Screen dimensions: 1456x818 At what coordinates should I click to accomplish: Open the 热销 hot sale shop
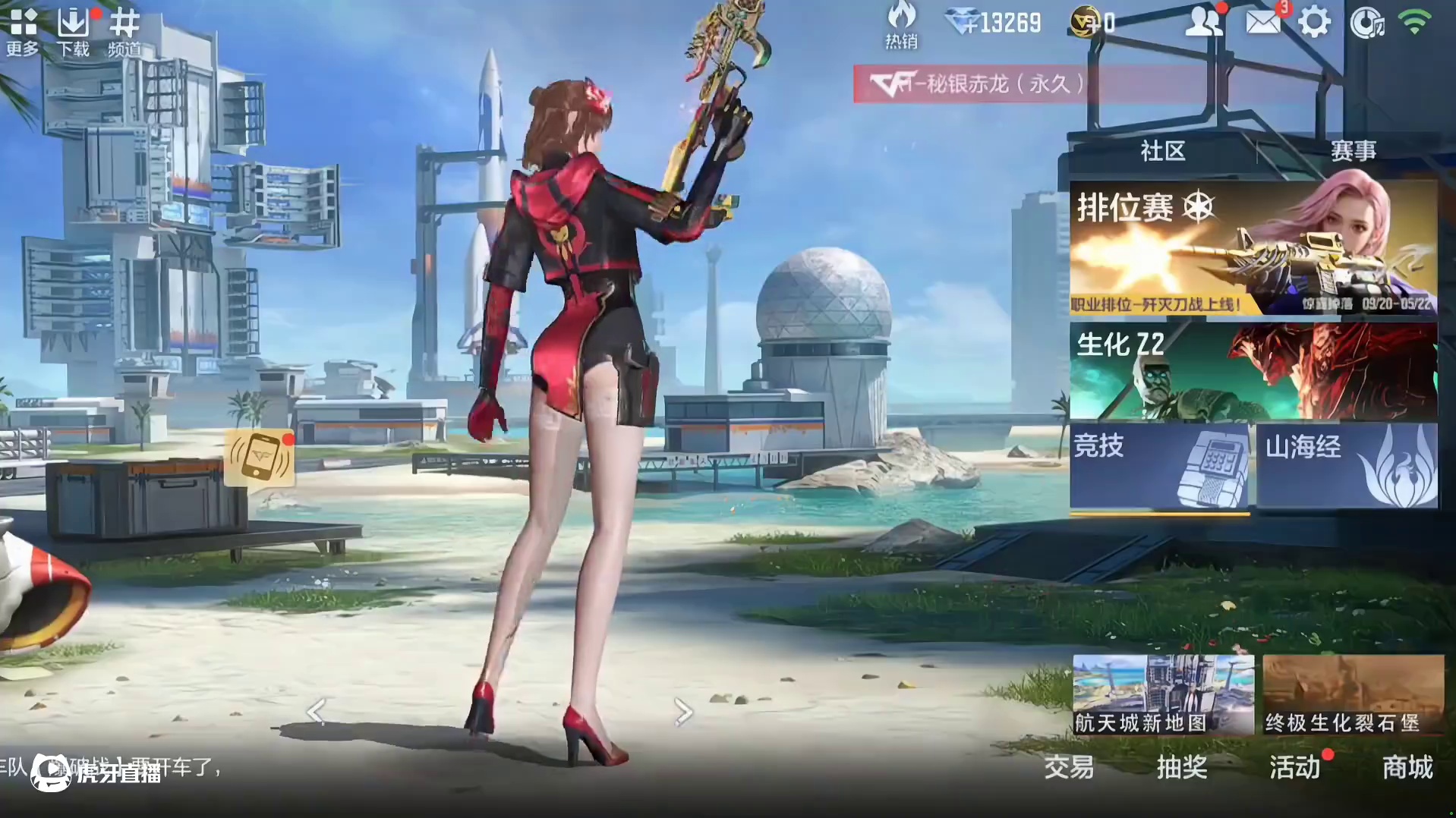(x=901, y=24)
